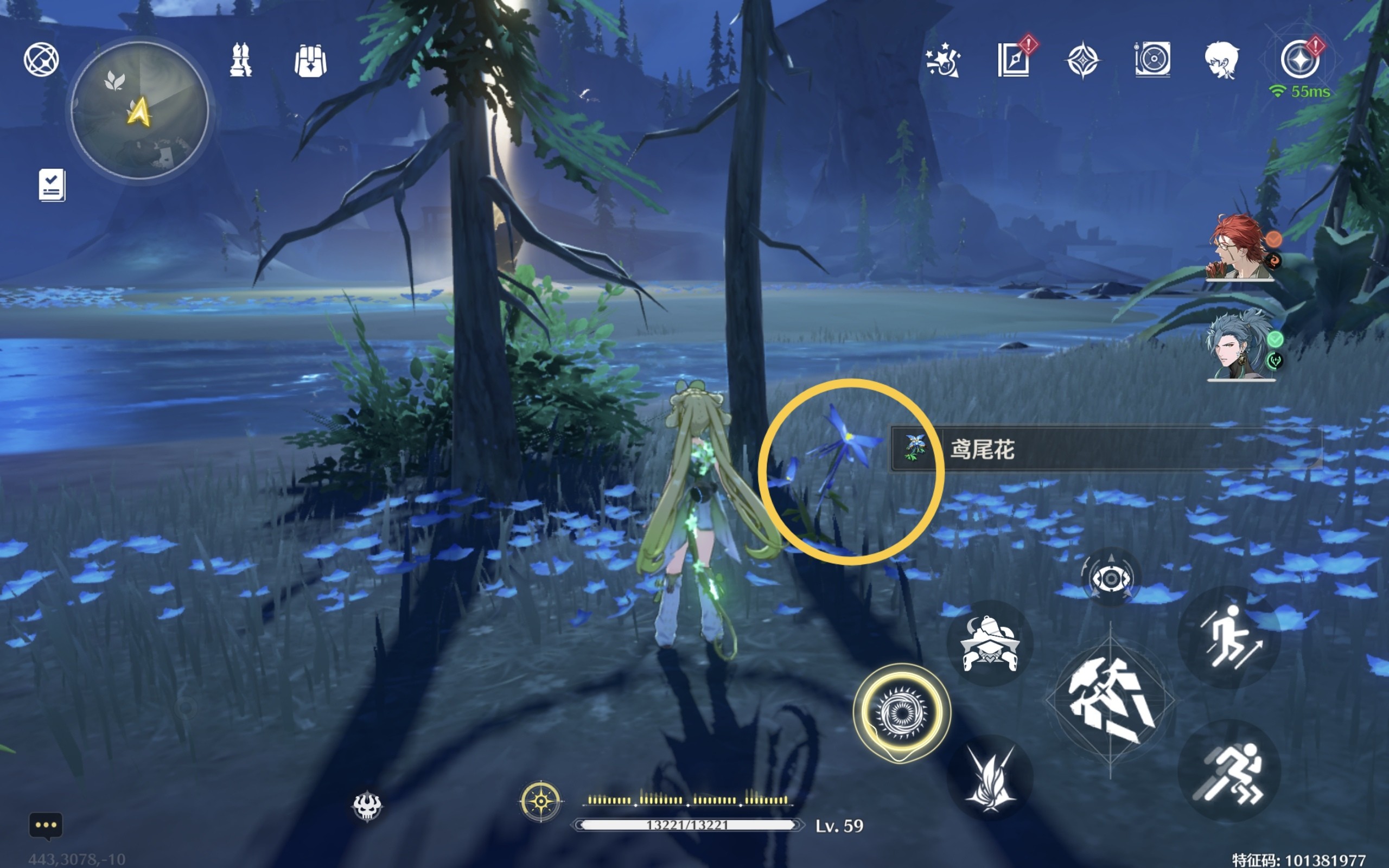Switch to the blue-haired party member
Screen dimensions: 1389x868
(1240, 346)
